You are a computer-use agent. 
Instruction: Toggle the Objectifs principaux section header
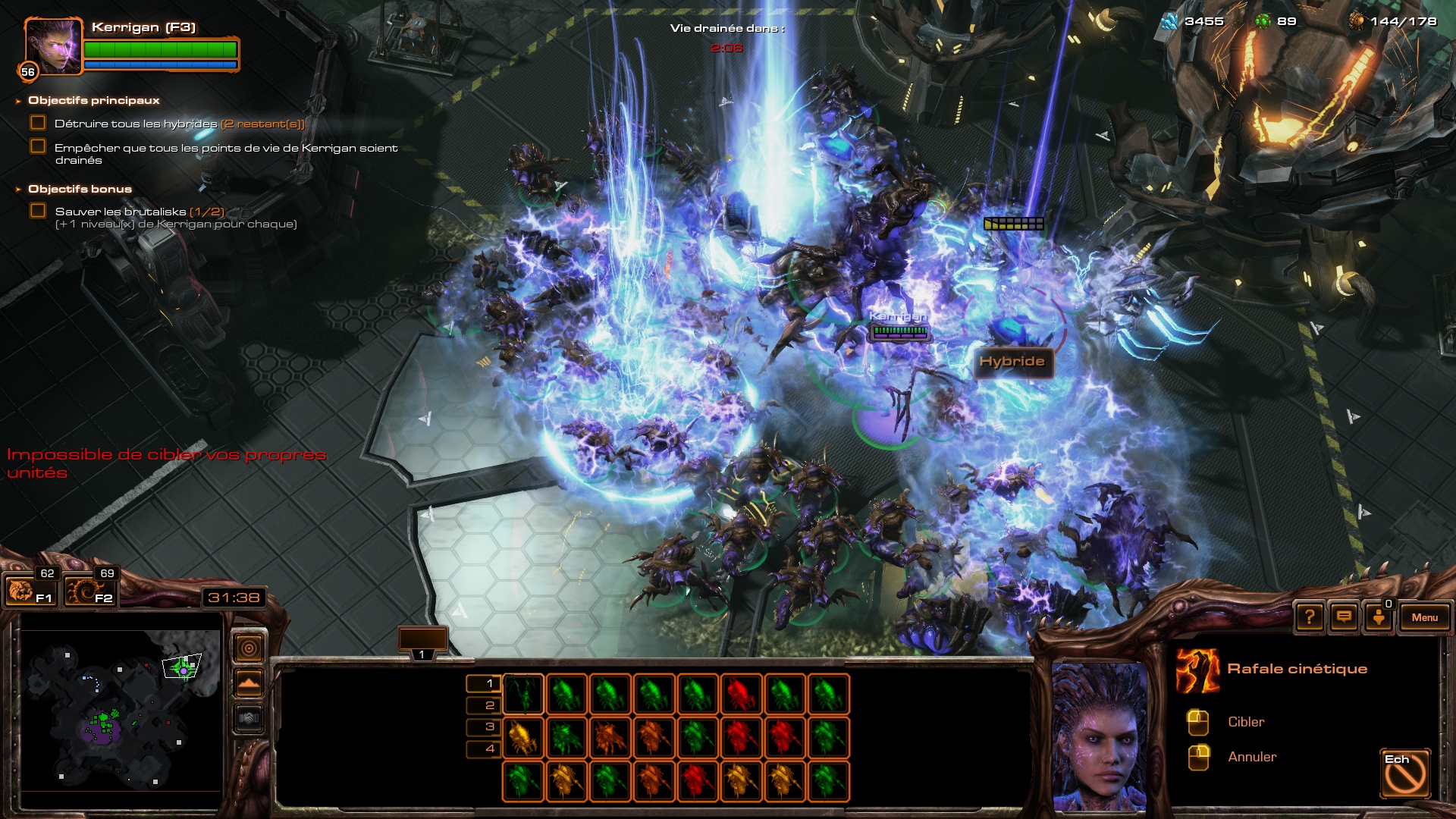pyautogui.click(x=93, y=100)
